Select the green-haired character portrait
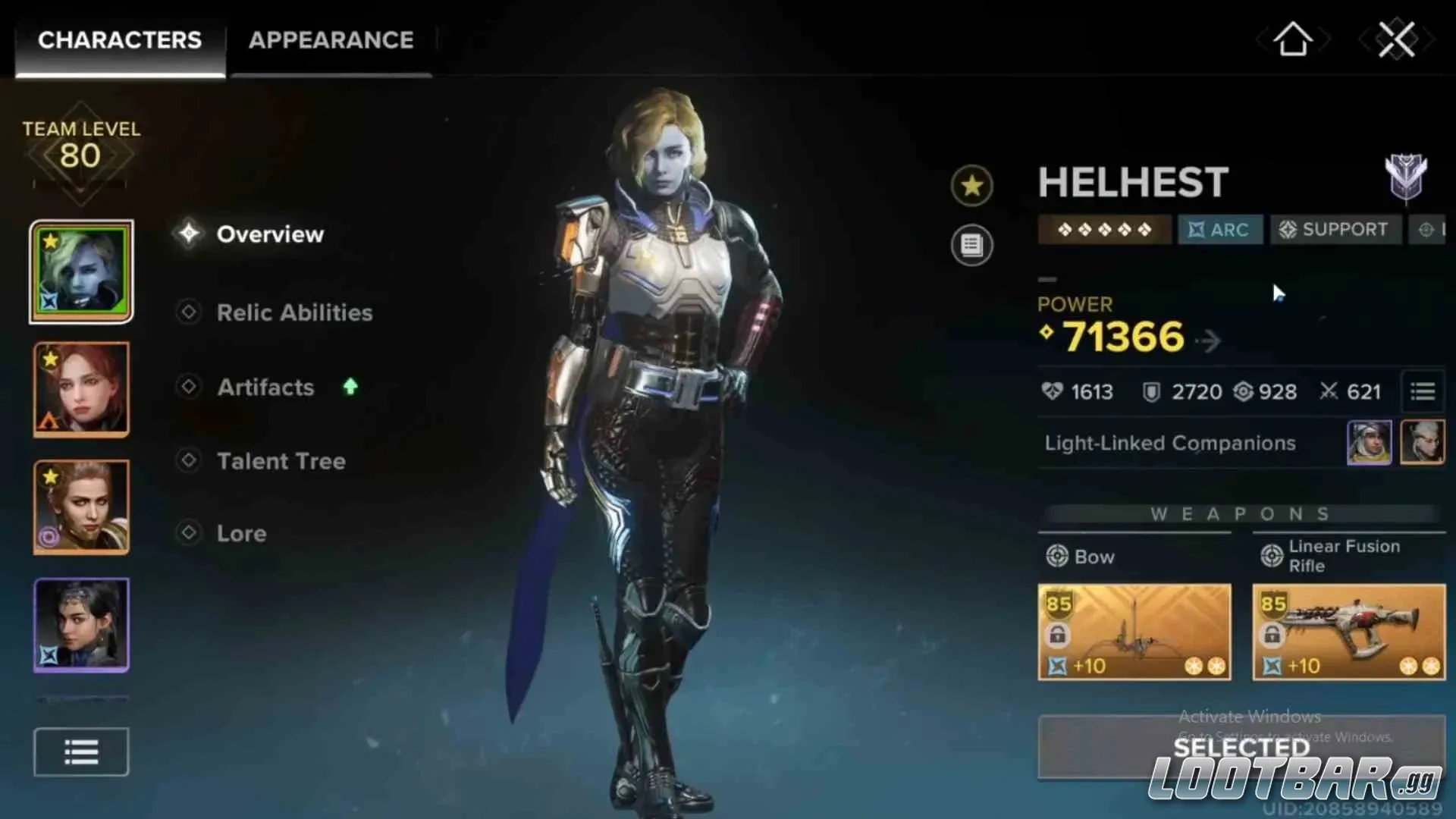The height and width of the screenshot is (819, 1456). coord(81,271)
